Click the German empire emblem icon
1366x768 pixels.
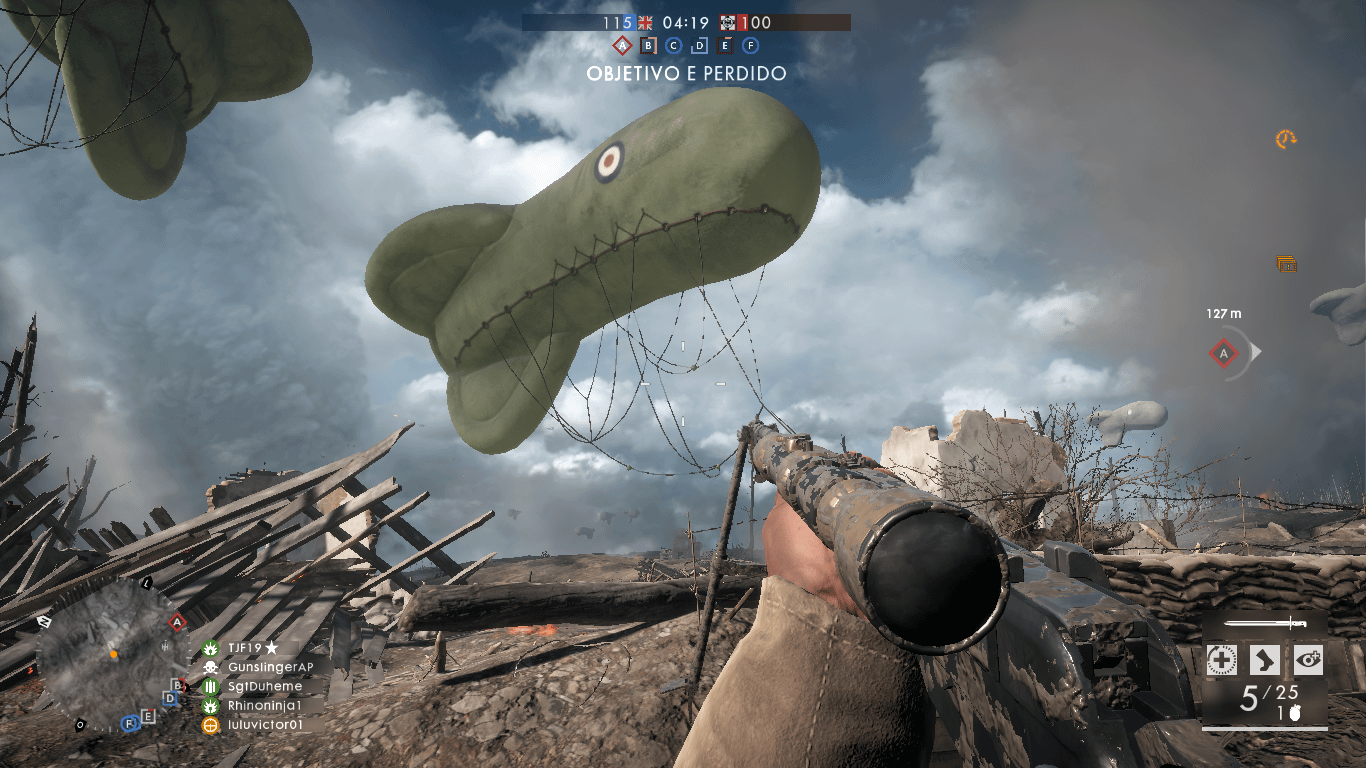(x=728, y=23)
